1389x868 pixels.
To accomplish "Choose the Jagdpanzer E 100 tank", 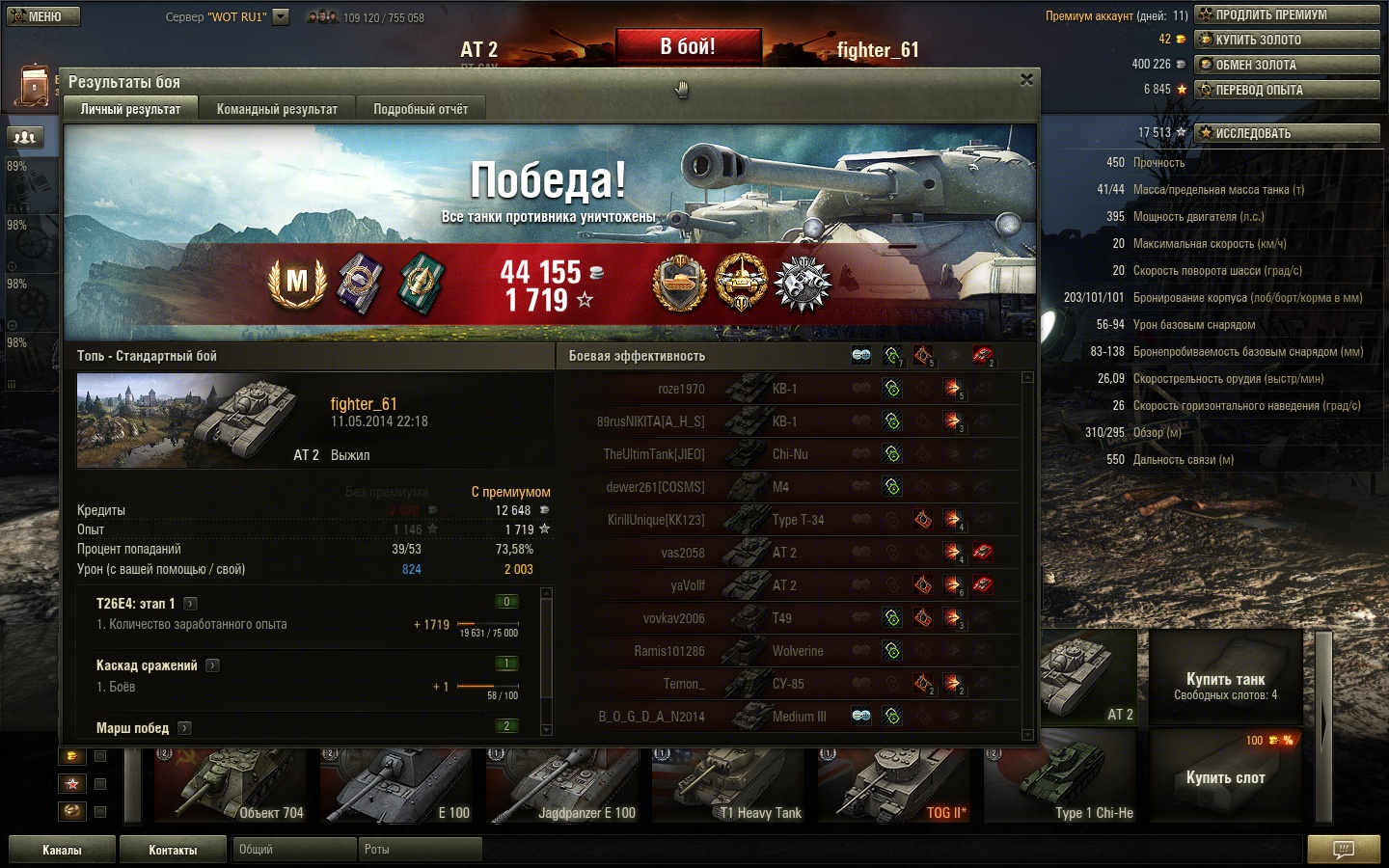I will 563,786.
